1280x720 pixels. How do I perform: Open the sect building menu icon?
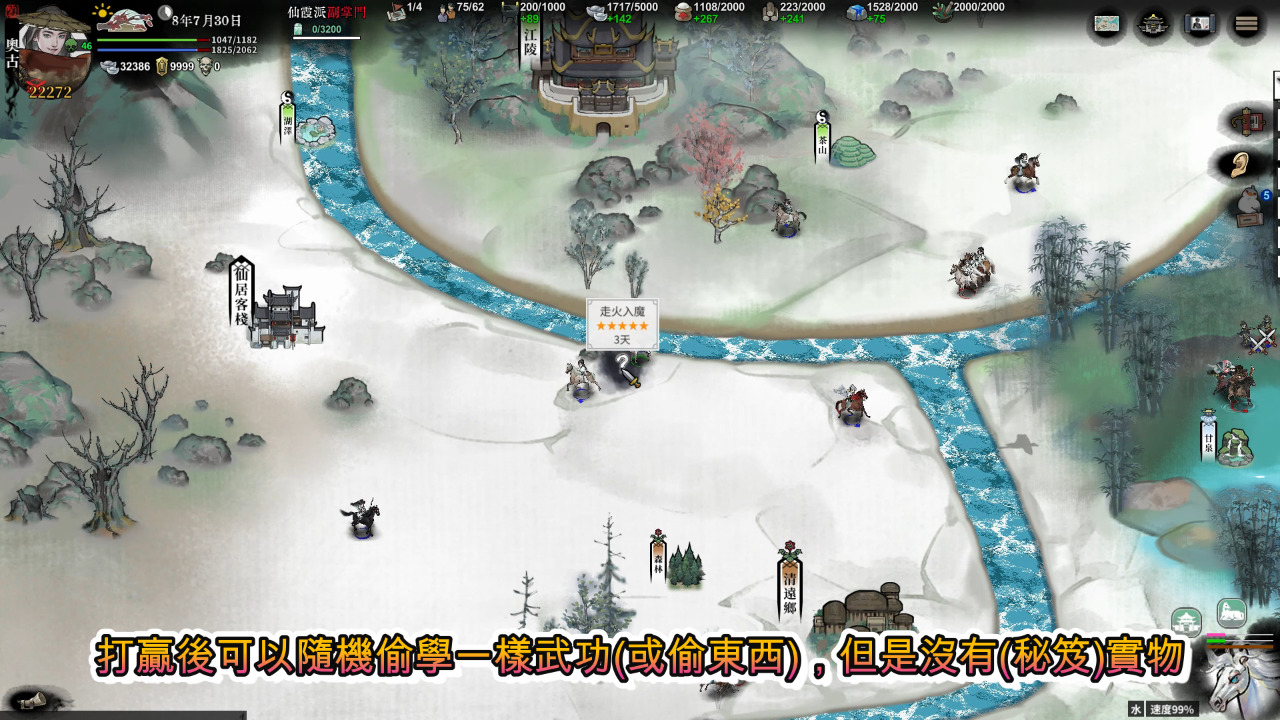coord(1153,25)
